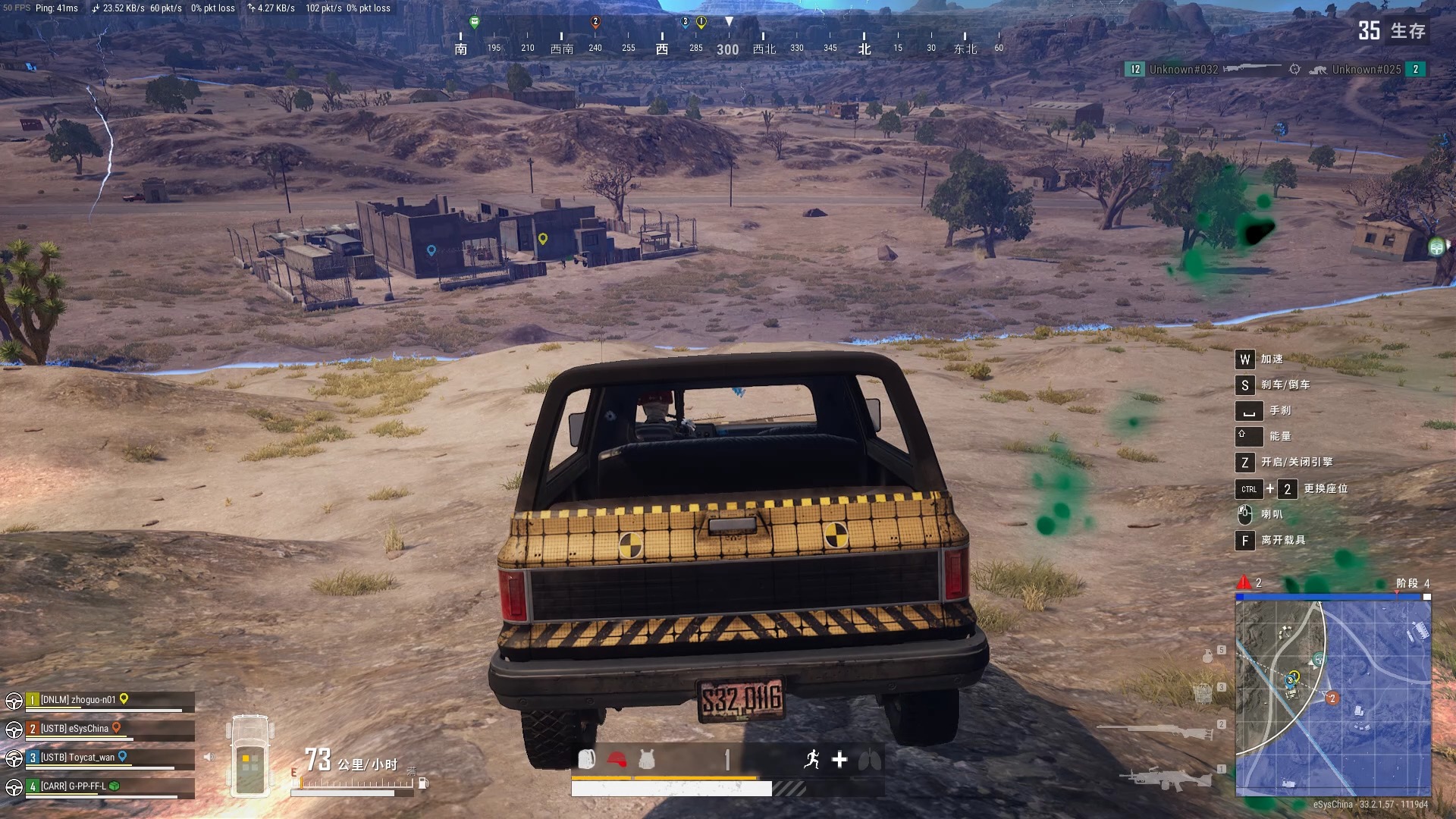Screen dimensions: 1456x819
Task: Click the running figure status icon
Action: coord(812,759)
